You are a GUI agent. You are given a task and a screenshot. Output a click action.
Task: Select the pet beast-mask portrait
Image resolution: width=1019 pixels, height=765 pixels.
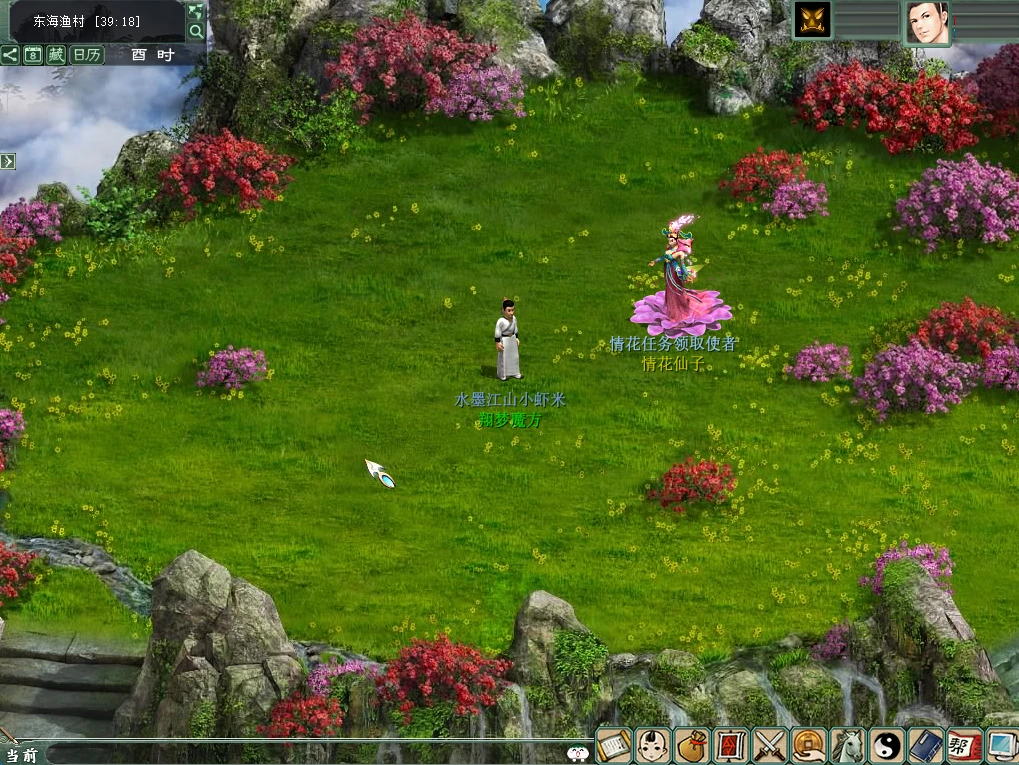812,20
